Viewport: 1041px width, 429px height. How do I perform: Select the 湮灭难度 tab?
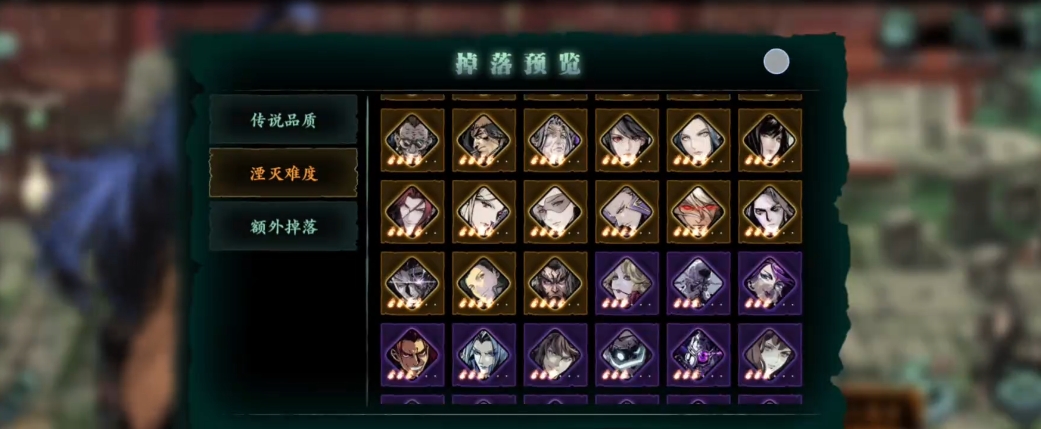(283, 173)
